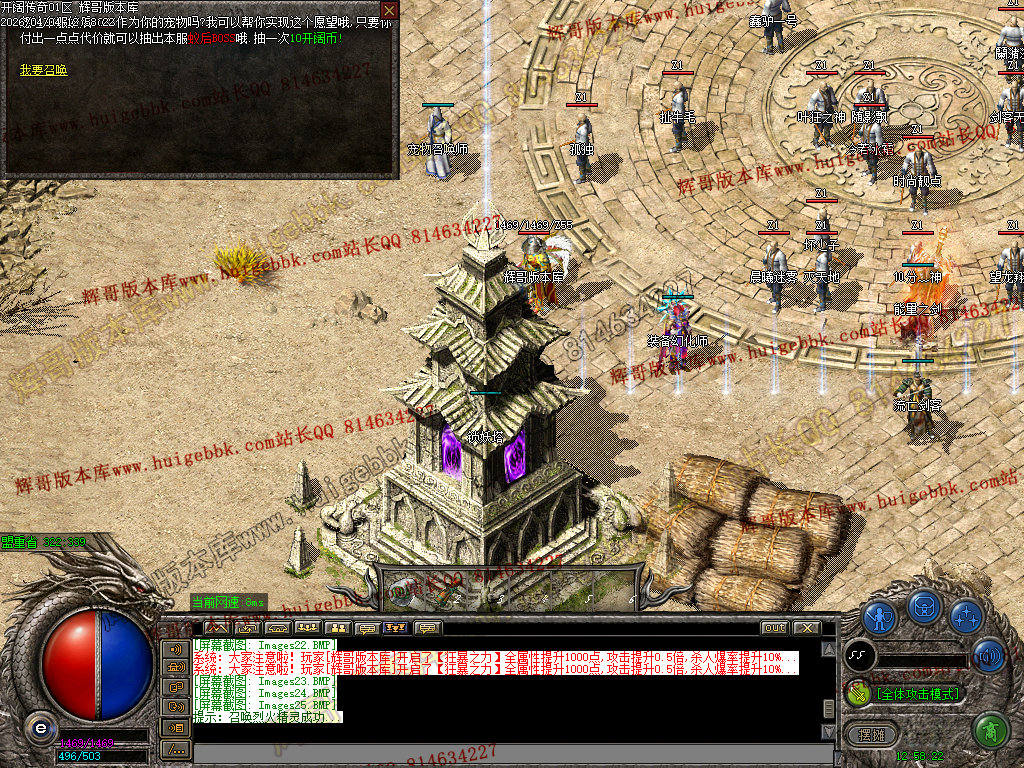
Task: Close the NPC dialogue window
Action: click(x=389, y=10)
